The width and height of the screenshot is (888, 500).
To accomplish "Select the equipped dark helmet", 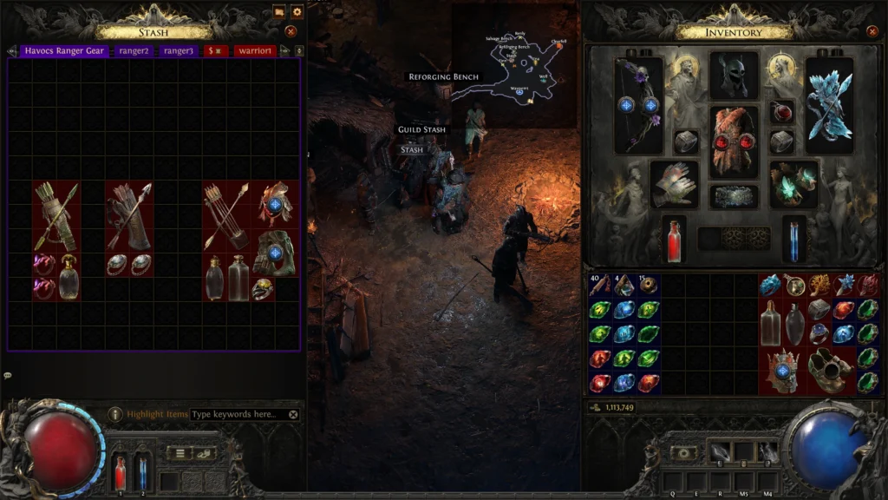I will click(x=734, y=76).
